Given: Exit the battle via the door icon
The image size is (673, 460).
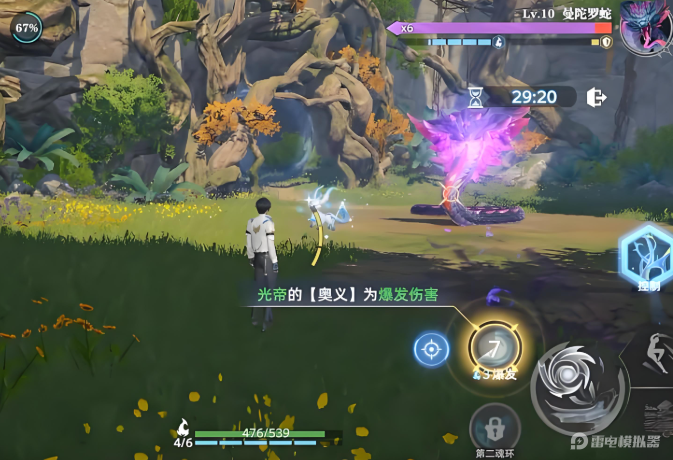Looking at the screenshot, I should [597, 97].
